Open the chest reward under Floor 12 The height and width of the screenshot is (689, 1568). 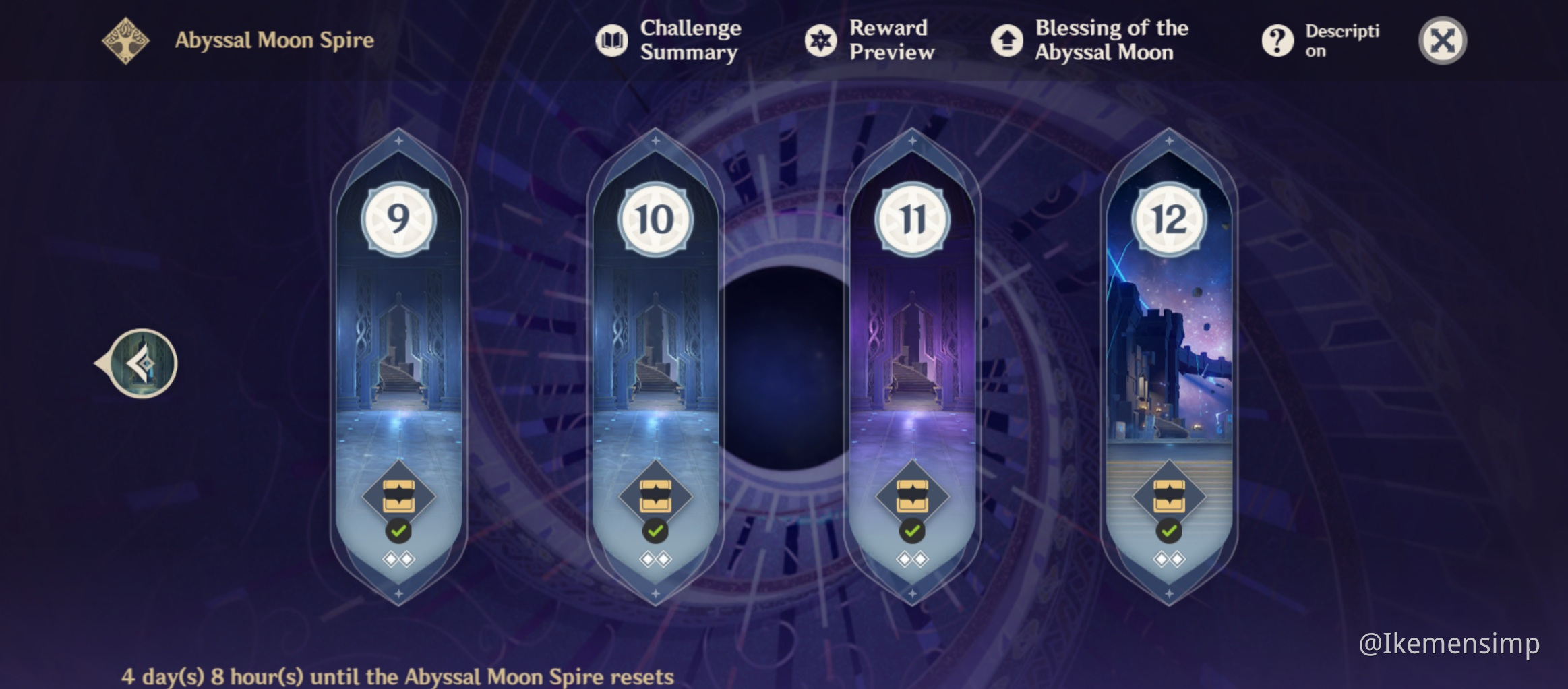point(1168,497)
